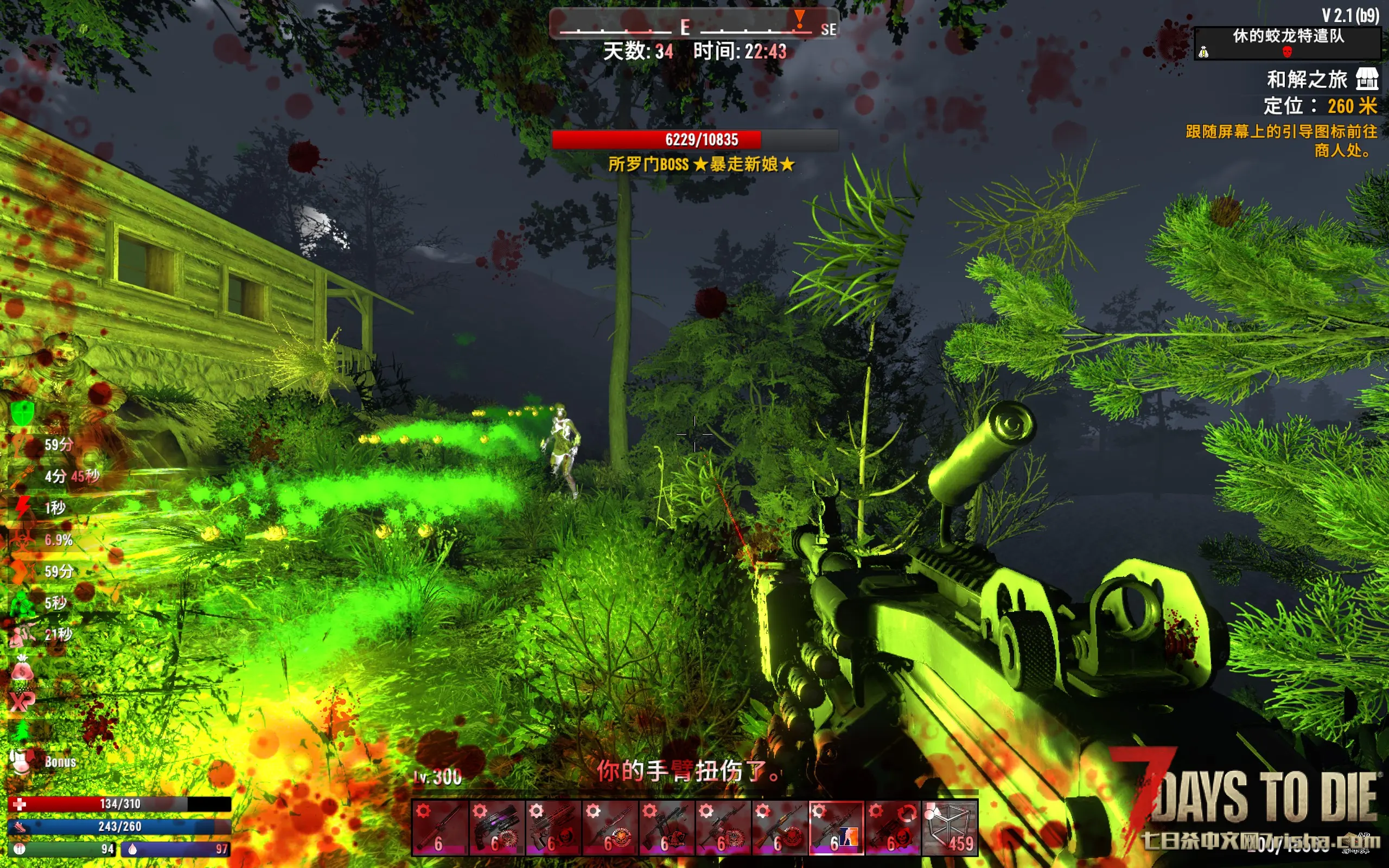Select the highlighted machine gun hotbar slot
1389x868 pixels.
(836, 828)
